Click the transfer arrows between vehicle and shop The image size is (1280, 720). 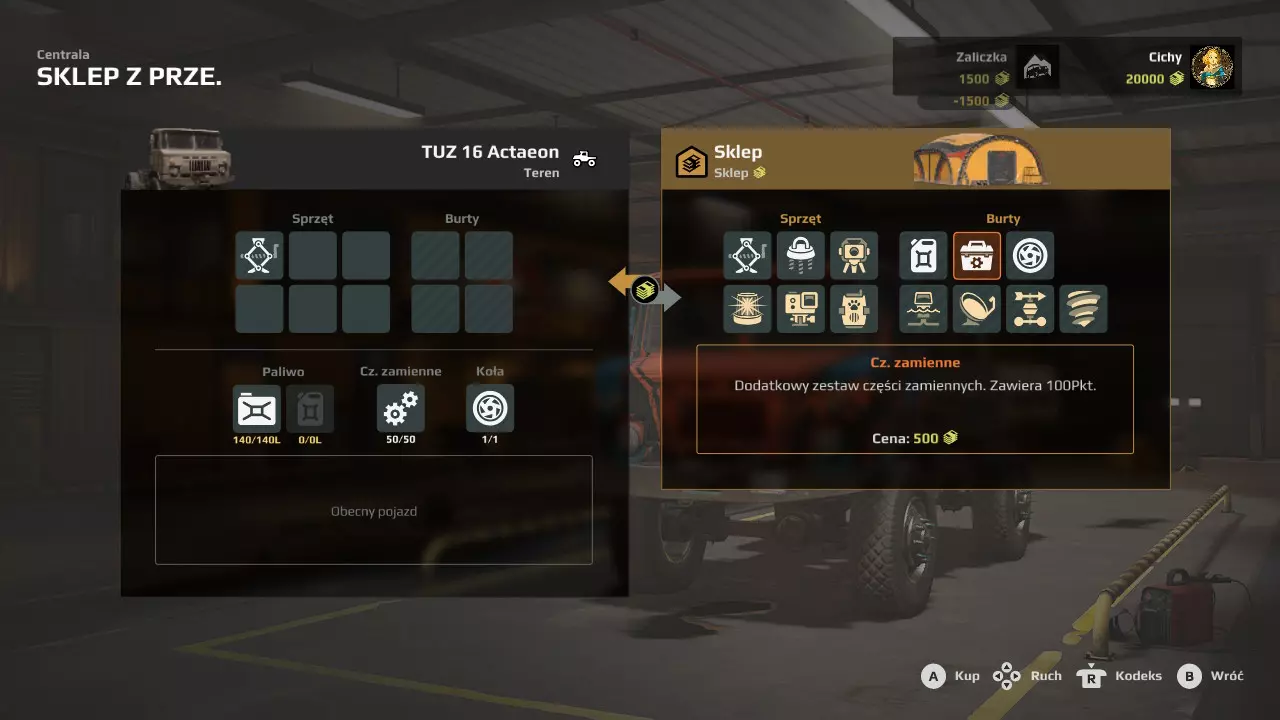pyautogui.click(x=645, y=291)
